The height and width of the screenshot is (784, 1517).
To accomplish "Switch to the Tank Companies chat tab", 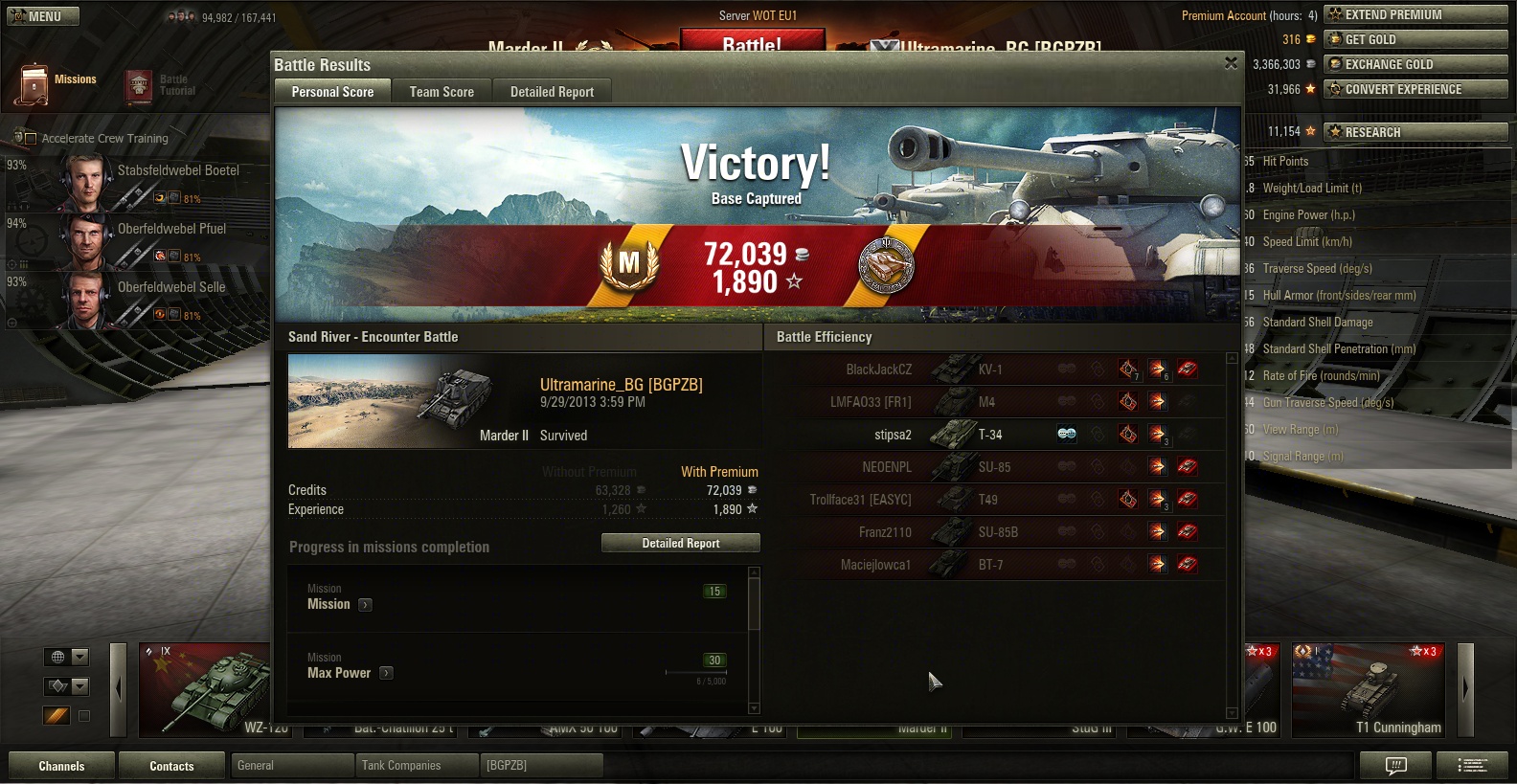I will (x=416, y=766).
